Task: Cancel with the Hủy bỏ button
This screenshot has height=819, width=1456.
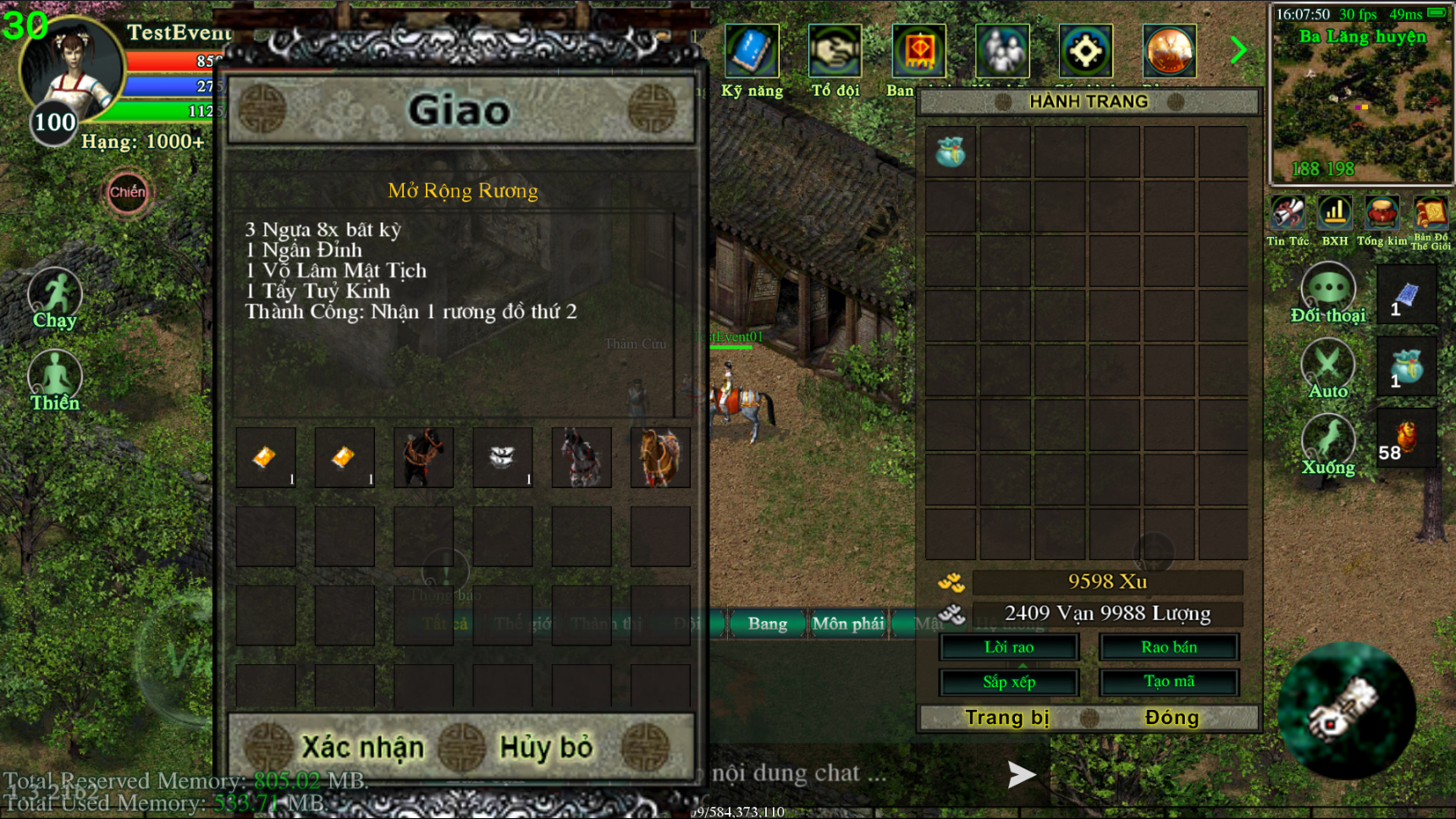Action: point(546,748)
